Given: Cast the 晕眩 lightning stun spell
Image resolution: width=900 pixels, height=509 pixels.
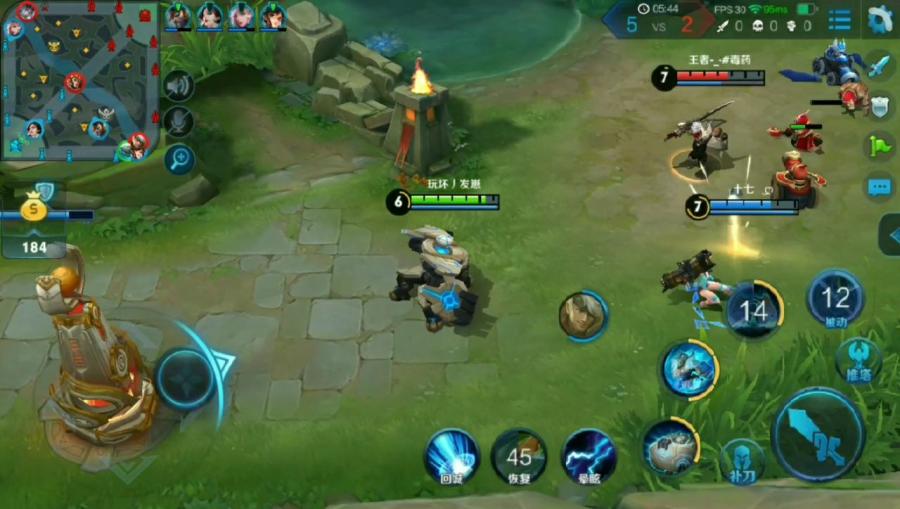Looking at the screenshot, I should click(589, 456).
